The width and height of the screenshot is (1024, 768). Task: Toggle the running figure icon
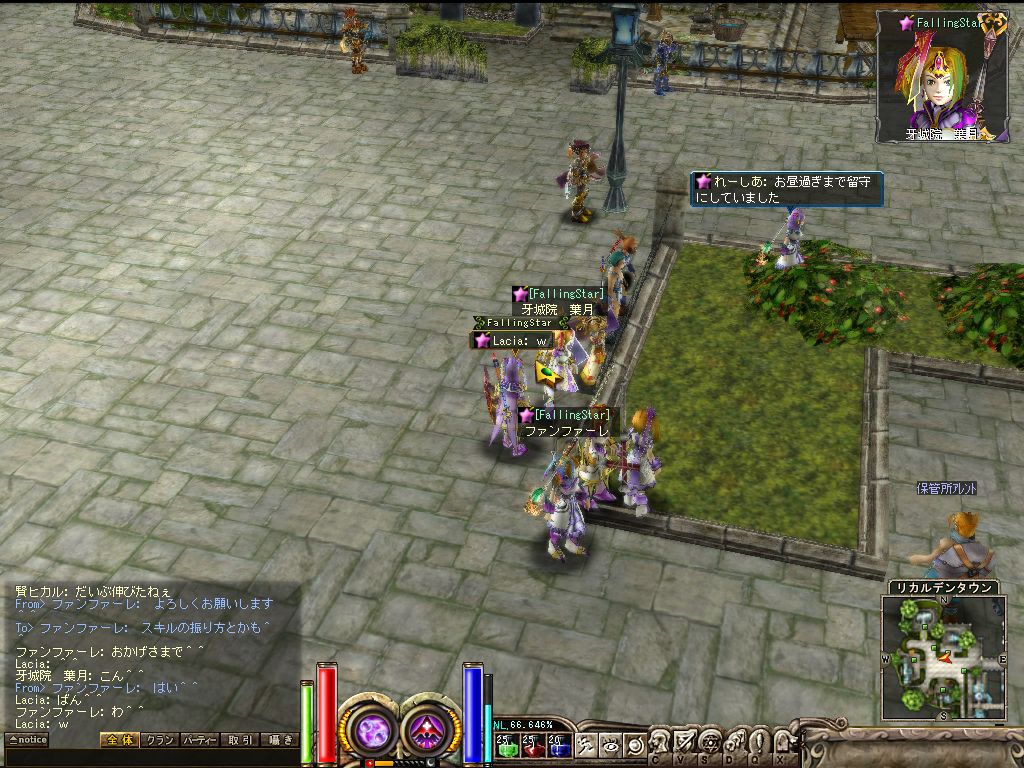(588, 744)
